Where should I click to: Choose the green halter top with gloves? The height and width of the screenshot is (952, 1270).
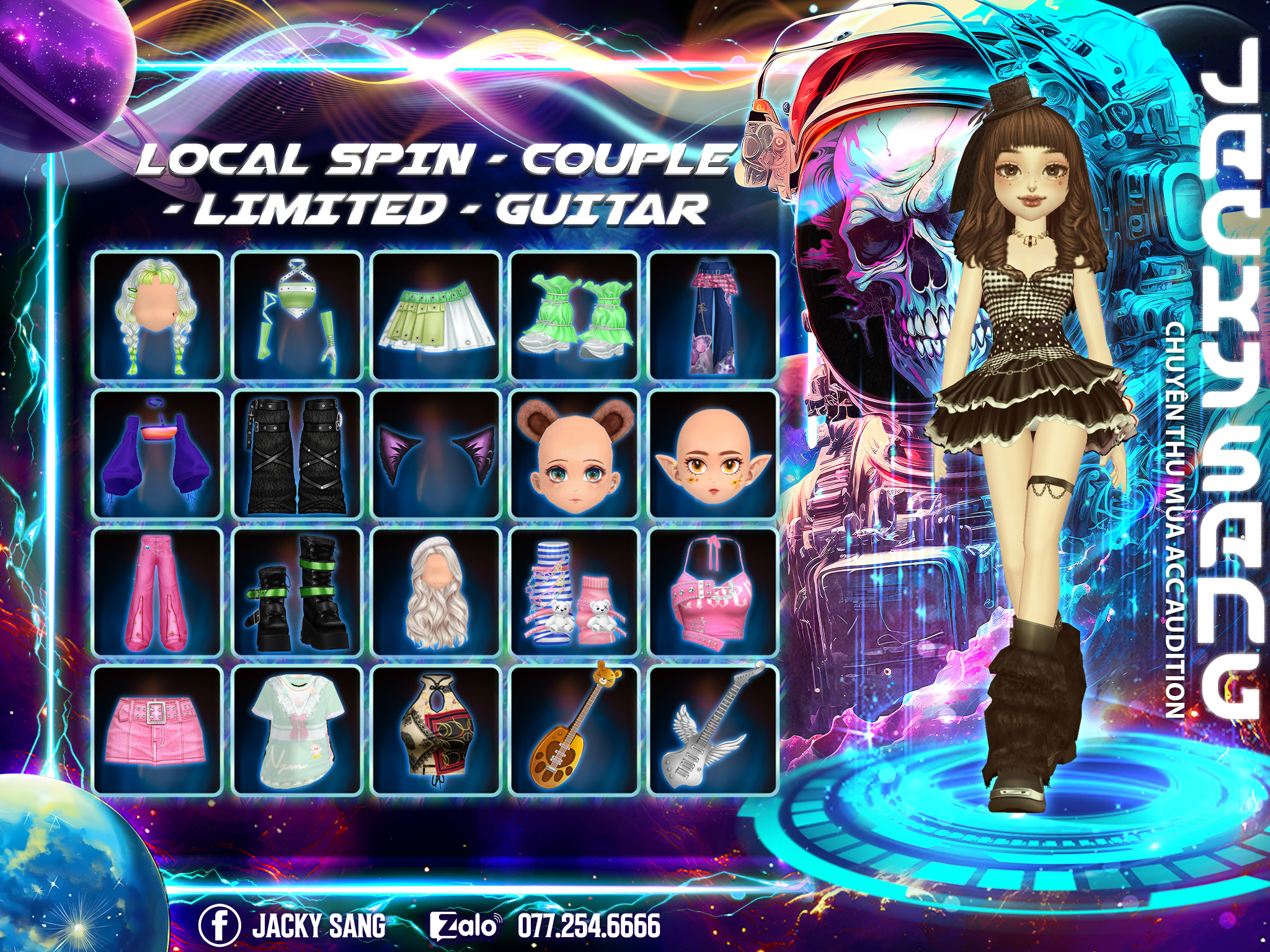point(297,316)
